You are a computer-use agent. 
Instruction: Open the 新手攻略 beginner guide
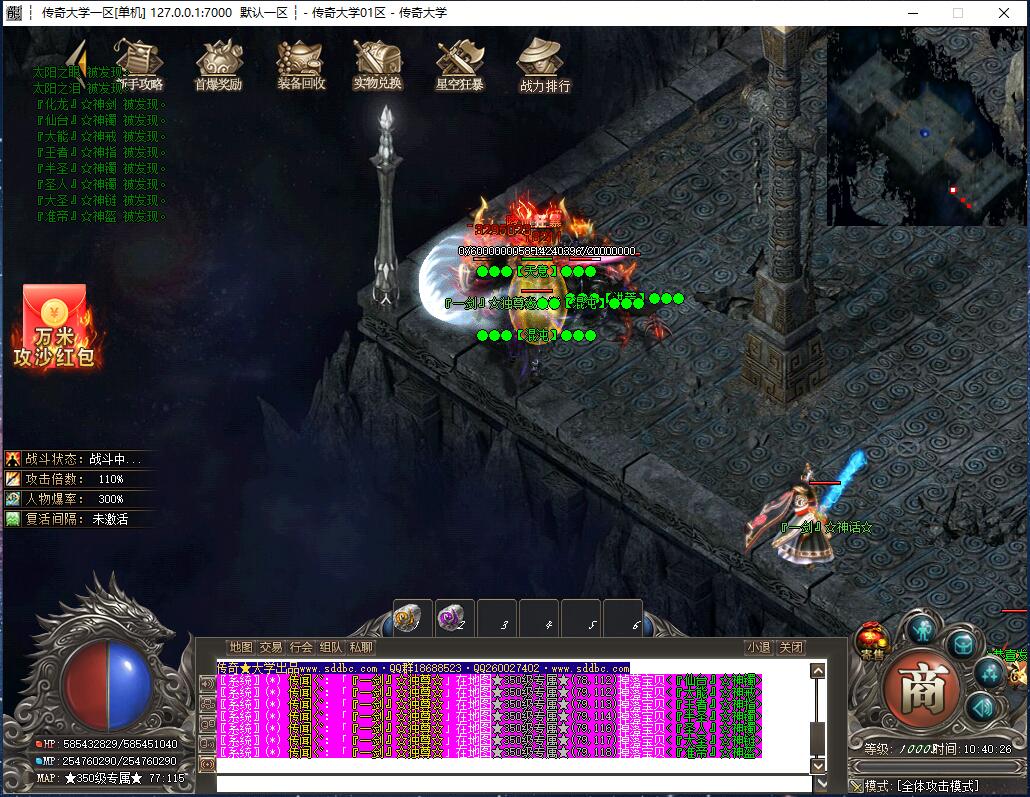[139, 65]
